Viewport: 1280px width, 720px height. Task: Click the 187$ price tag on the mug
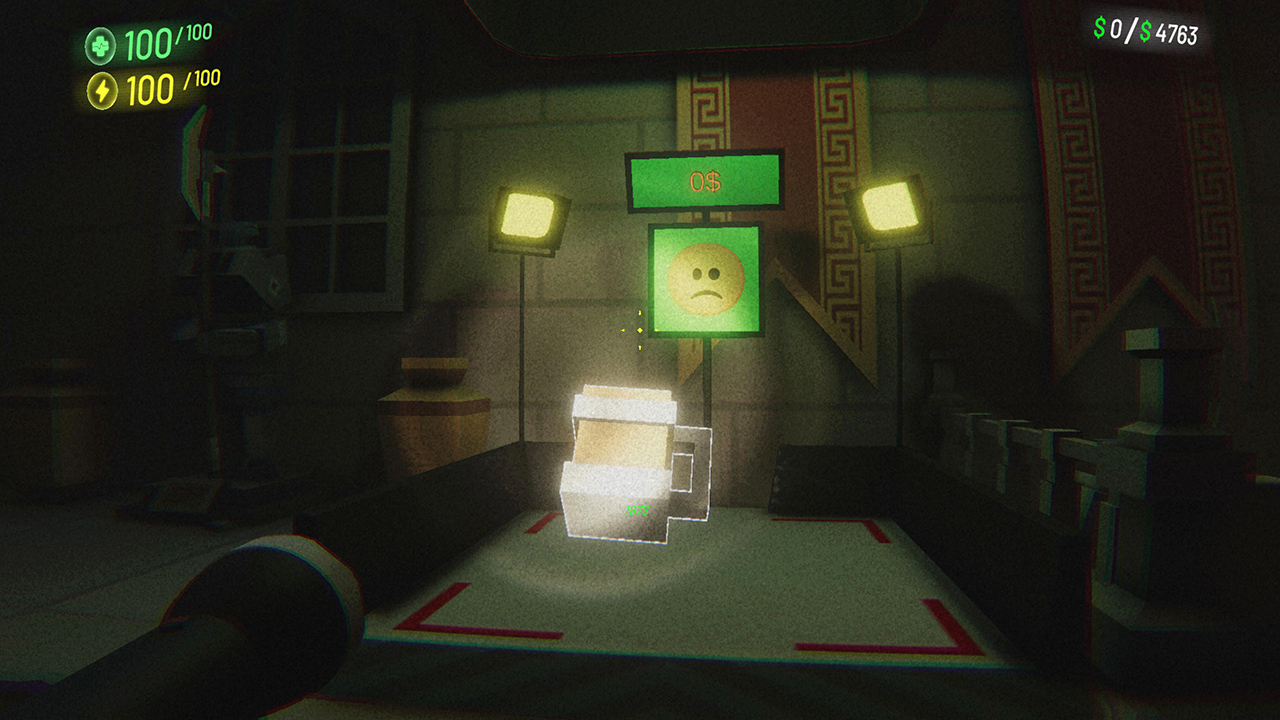636,508
